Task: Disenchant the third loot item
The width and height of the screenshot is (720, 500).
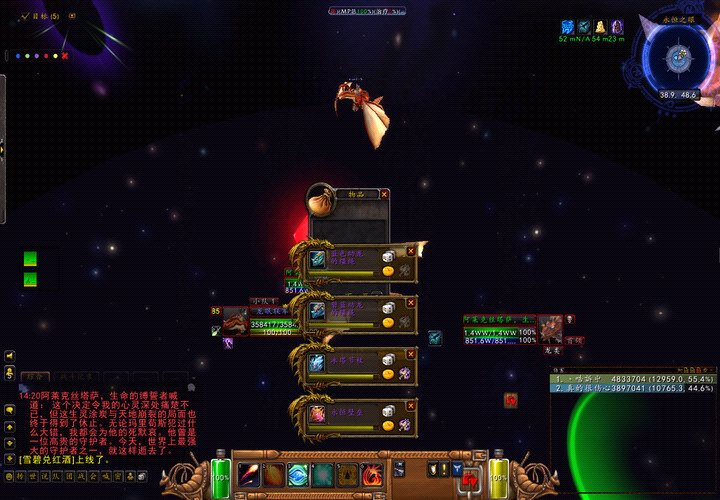Action: [404, 374]
